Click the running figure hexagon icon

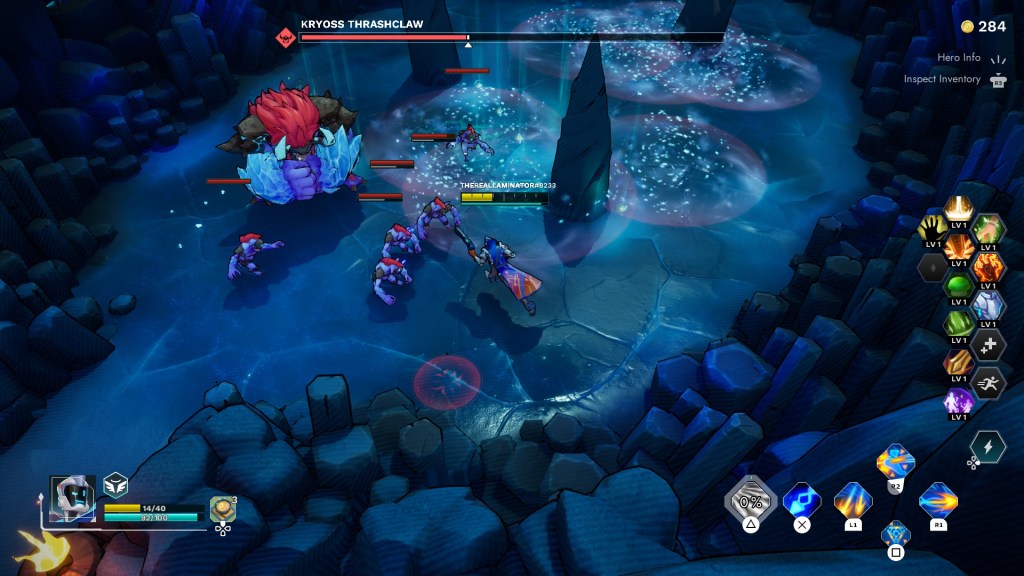(x=988, y=382)
